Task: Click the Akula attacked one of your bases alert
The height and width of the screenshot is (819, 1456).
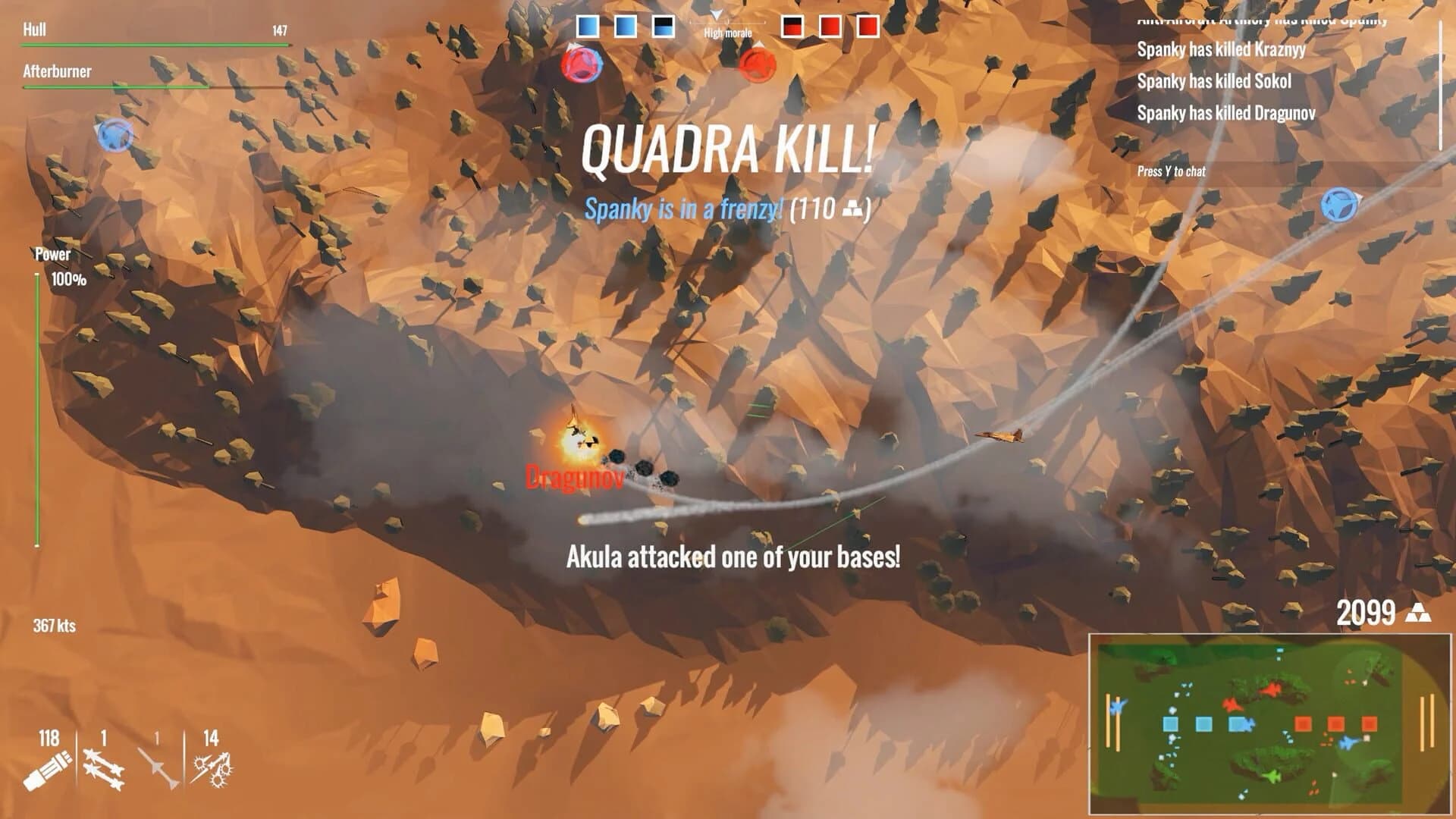Action: 734,559
